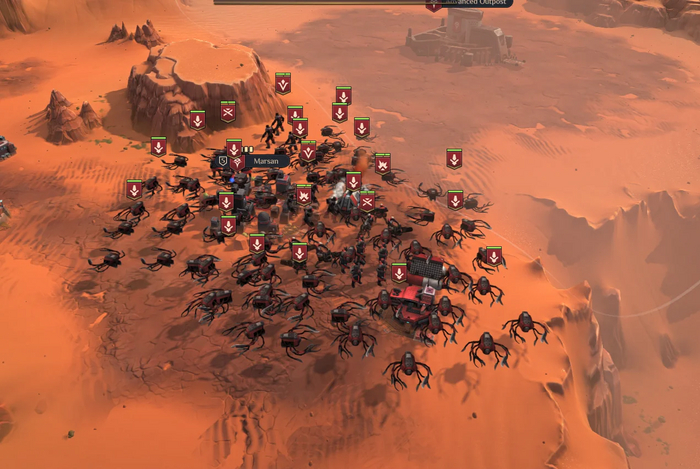
Task: Click the shield icon beside Marsan
Action: (x=223, y=160)
